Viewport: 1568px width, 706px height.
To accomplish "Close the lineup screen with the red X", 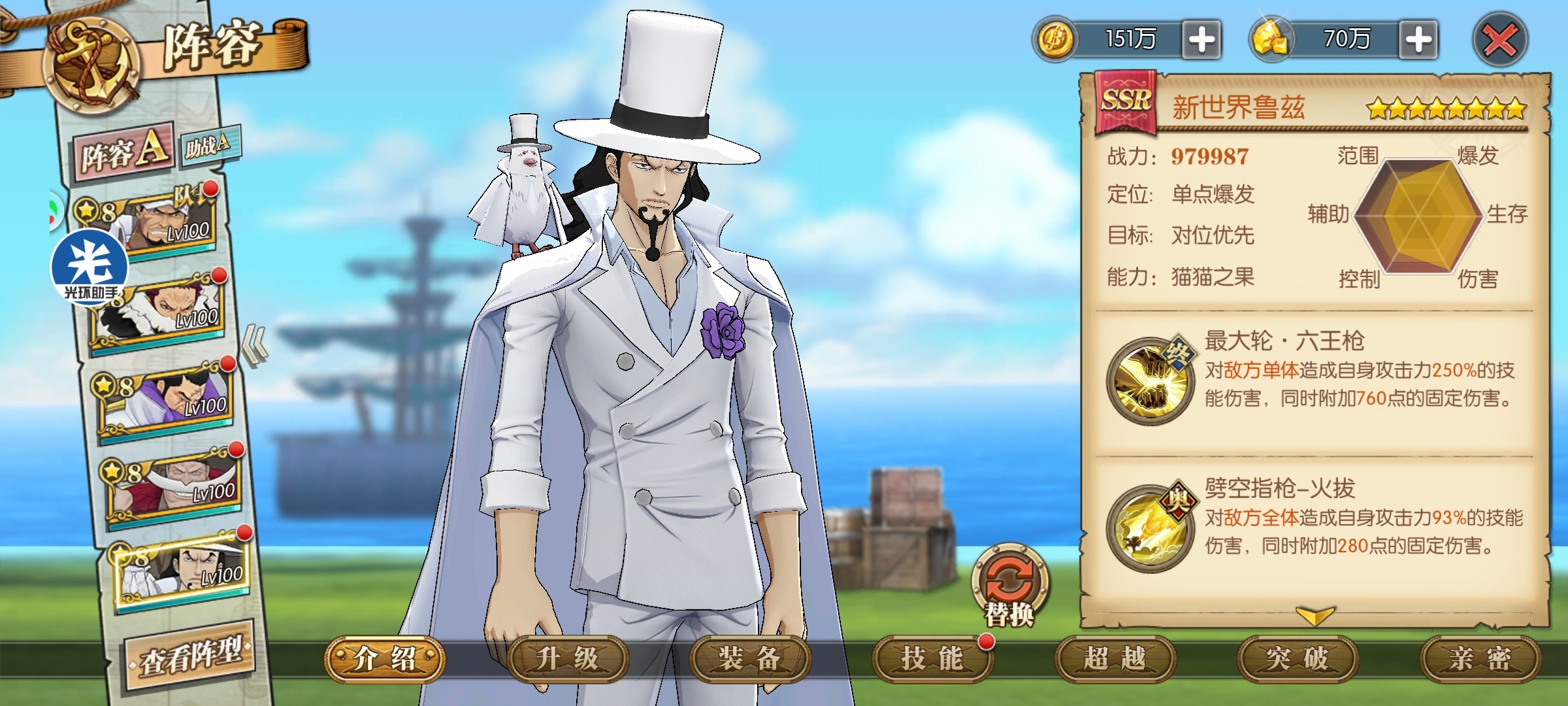I will pyautogui.click(x=1500, y=41).
